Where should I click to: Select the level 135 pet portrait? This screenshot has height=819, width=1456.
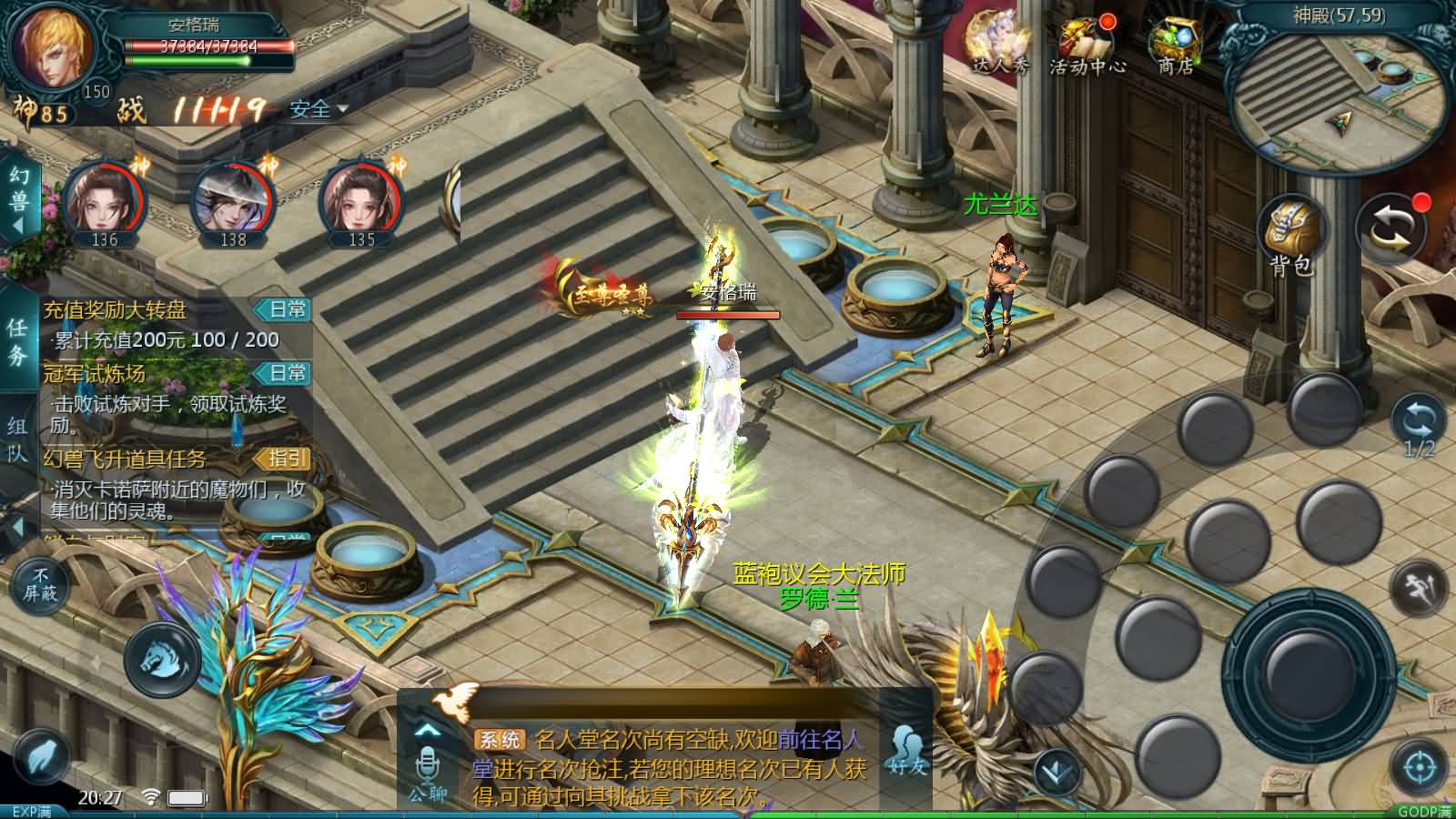[x=361, y=201]
